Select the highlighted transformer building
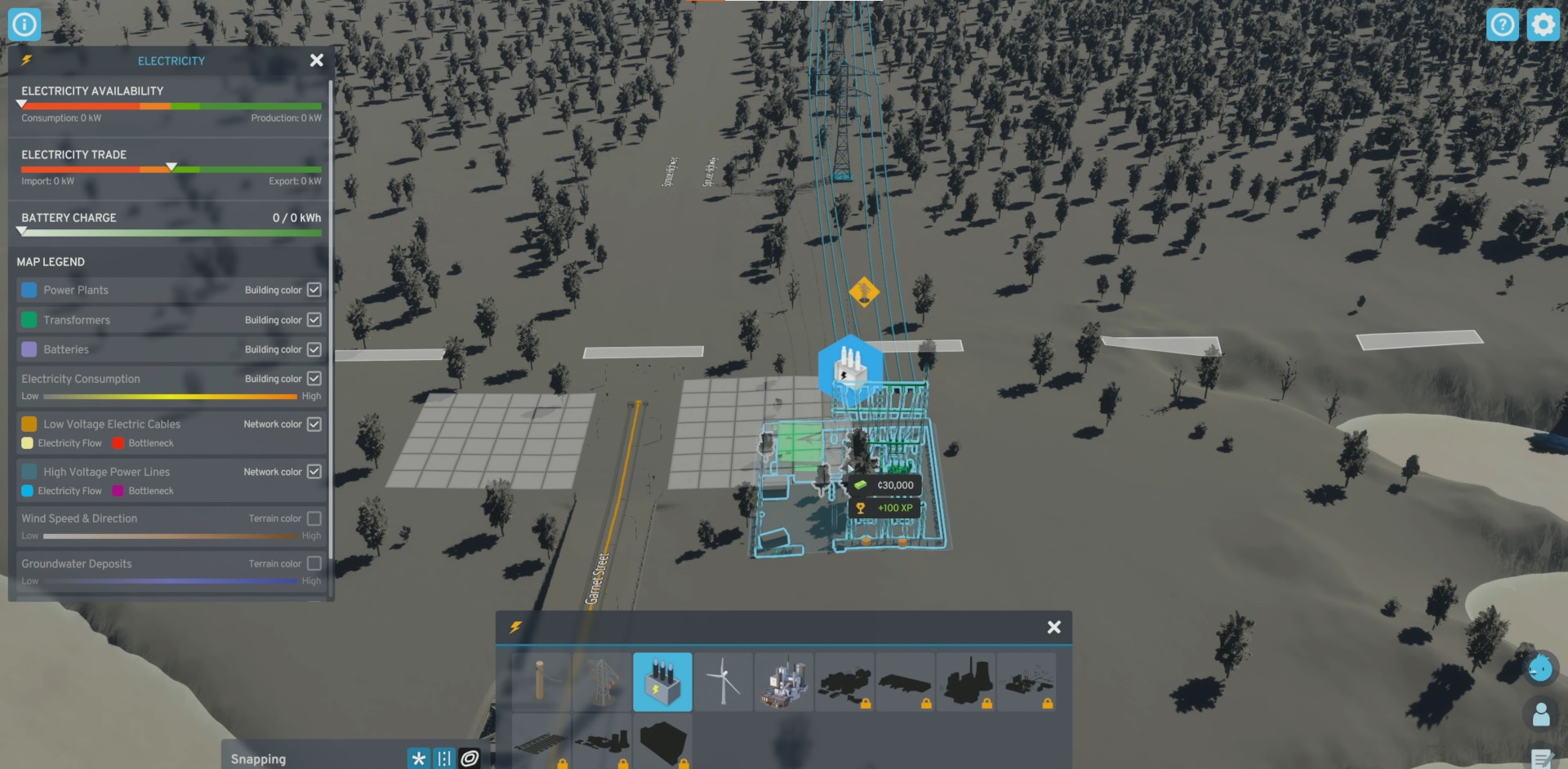Screen dimensions: 1568x769 [662, 682]
